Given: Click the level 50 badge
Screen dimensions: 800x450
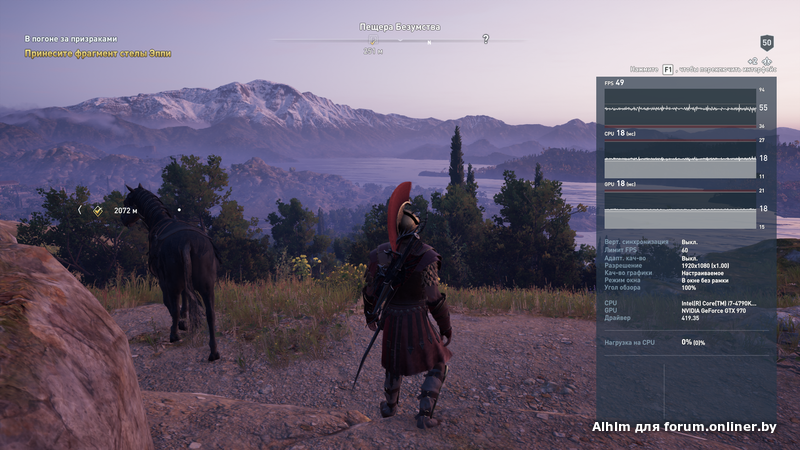Looking at the screenshot, I should (767, 42).
